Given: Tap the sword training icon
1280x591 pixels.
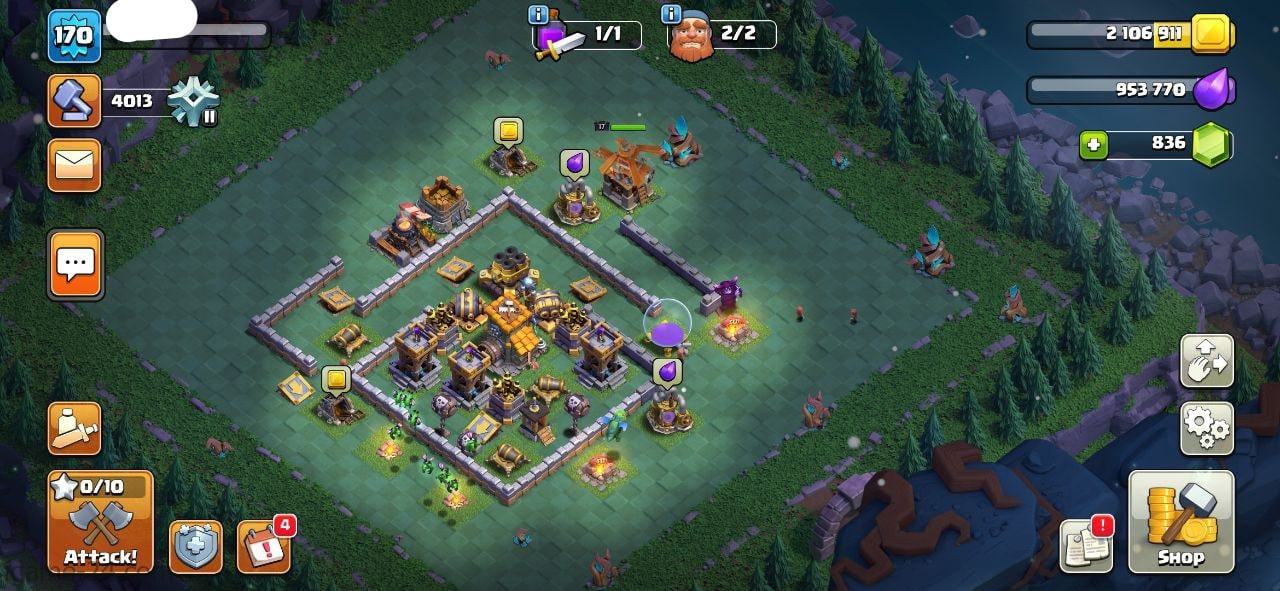Looking at the screenshot, I should point(75,428).
